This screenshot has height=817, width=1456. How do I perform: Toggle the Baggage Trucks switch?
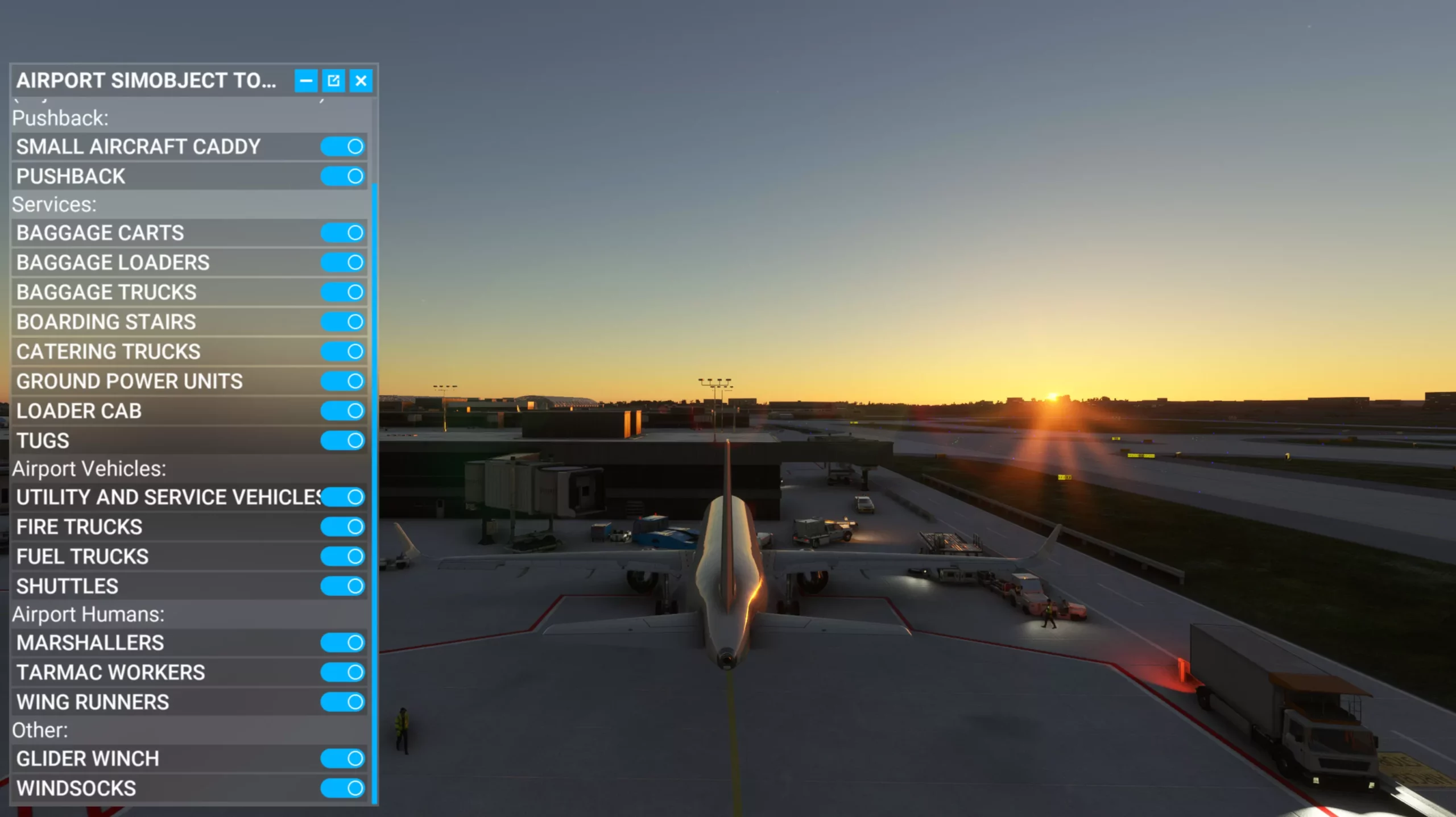click(342, 292)
